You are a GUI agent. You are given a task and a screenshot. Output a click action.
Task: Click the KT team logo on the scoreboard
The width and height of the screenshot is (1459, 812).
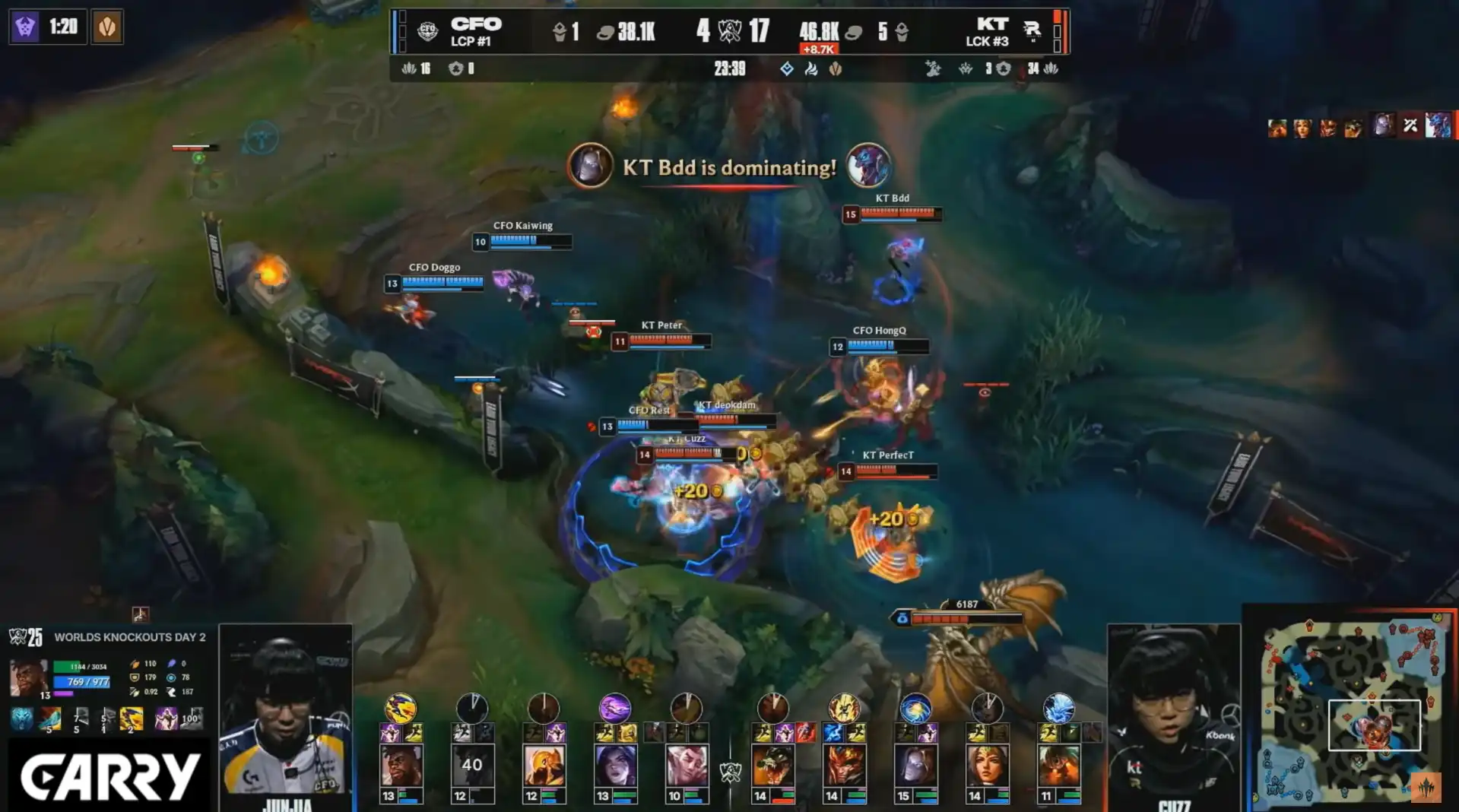1031,30
